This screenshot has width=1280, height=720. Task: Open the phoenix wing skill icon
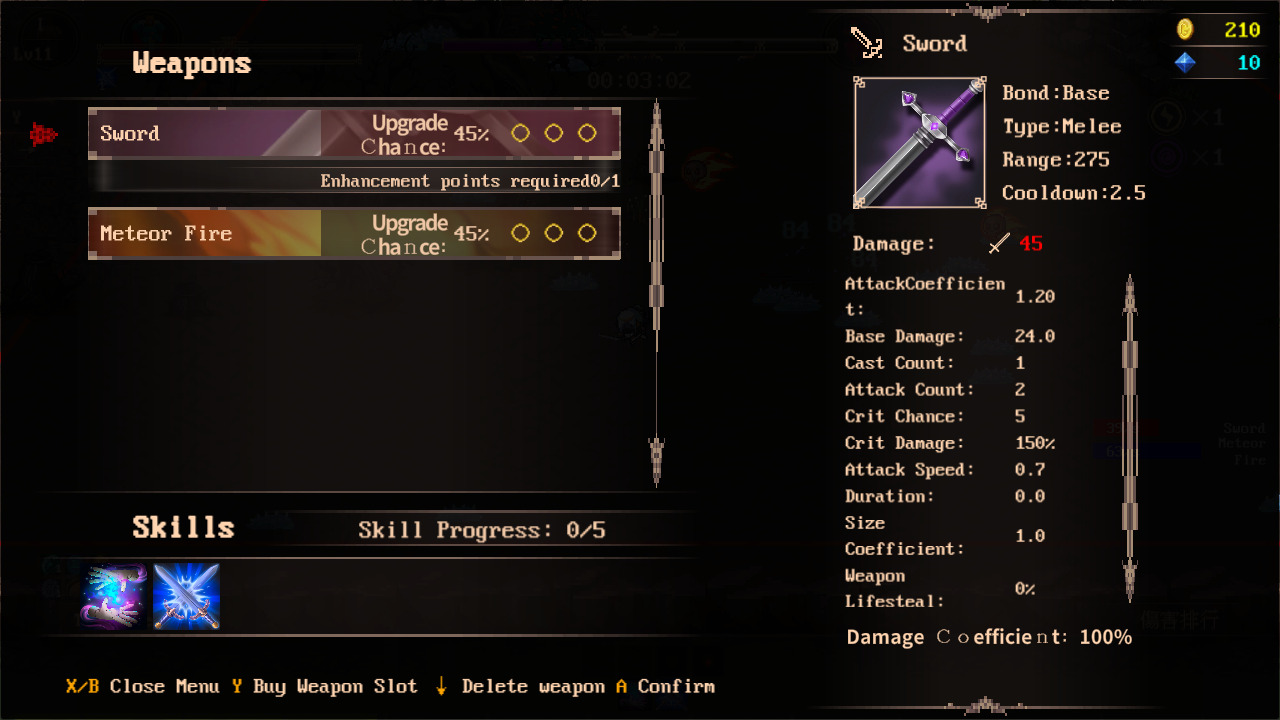tap(113, 596)
